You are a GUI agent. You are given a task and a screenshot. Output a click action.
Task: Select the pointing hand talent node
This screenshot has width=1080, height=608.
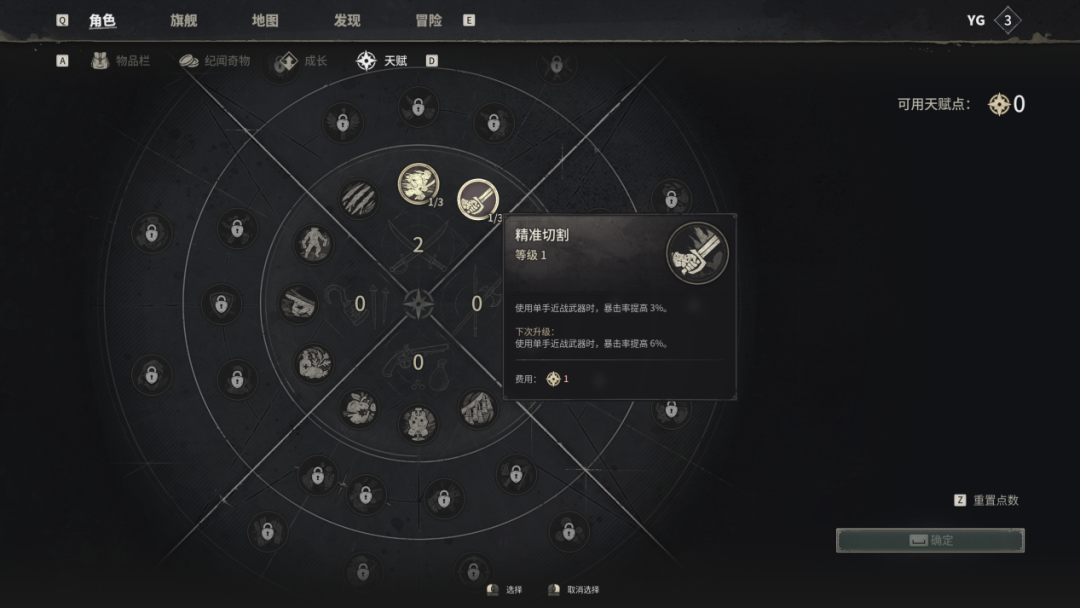(x=298, y=304)
